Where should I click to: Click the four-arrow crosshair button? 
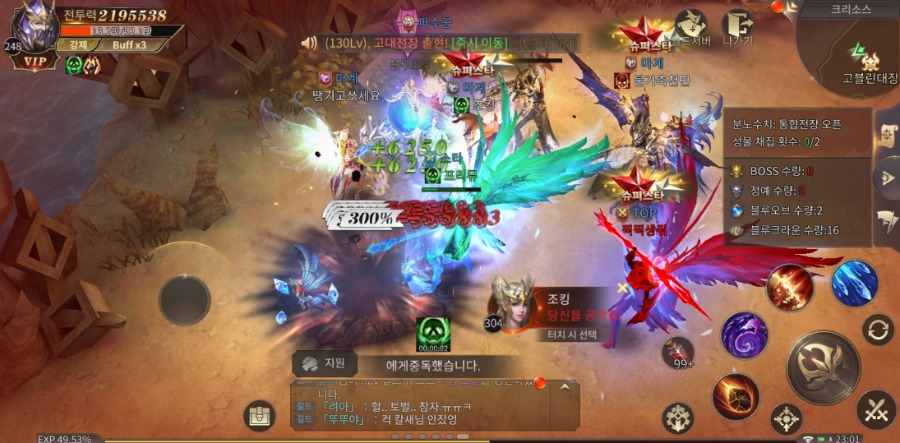pyautogui.click(x=787, y=418)
